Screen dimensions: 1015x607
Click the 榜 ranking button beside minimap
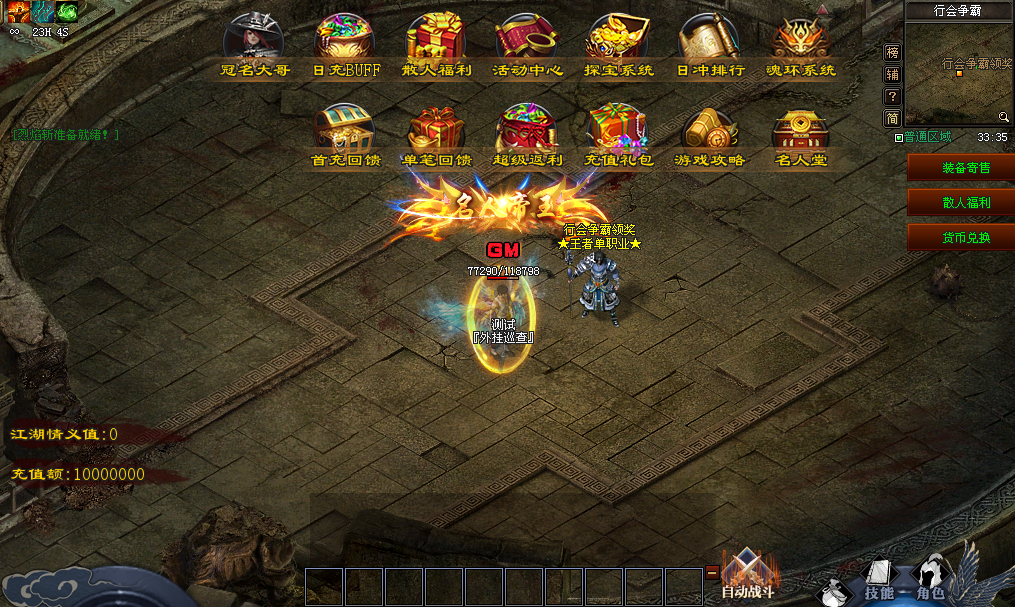click(893, 52)
